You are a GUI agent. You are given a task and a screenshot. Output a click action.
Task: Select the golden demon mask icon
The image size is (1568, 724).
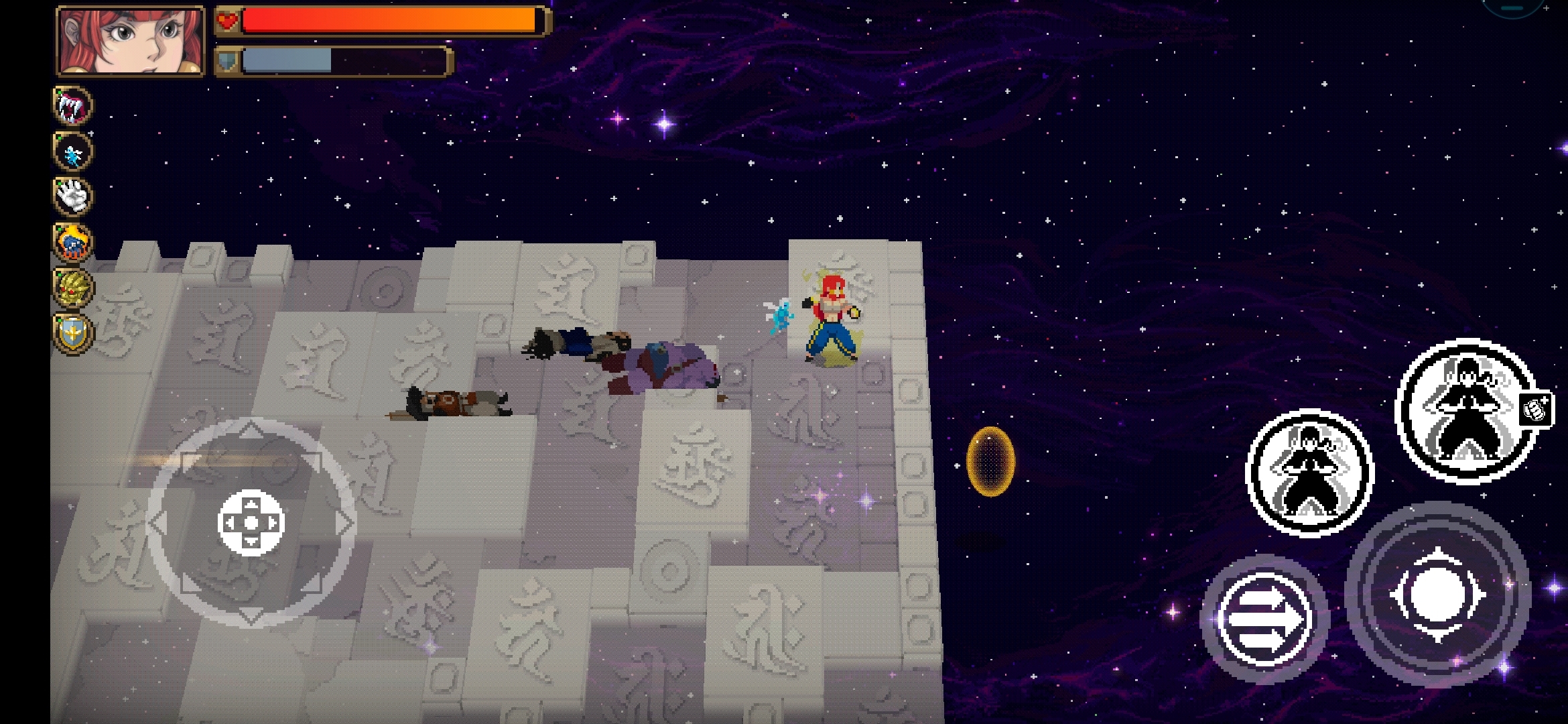(72, 288)
